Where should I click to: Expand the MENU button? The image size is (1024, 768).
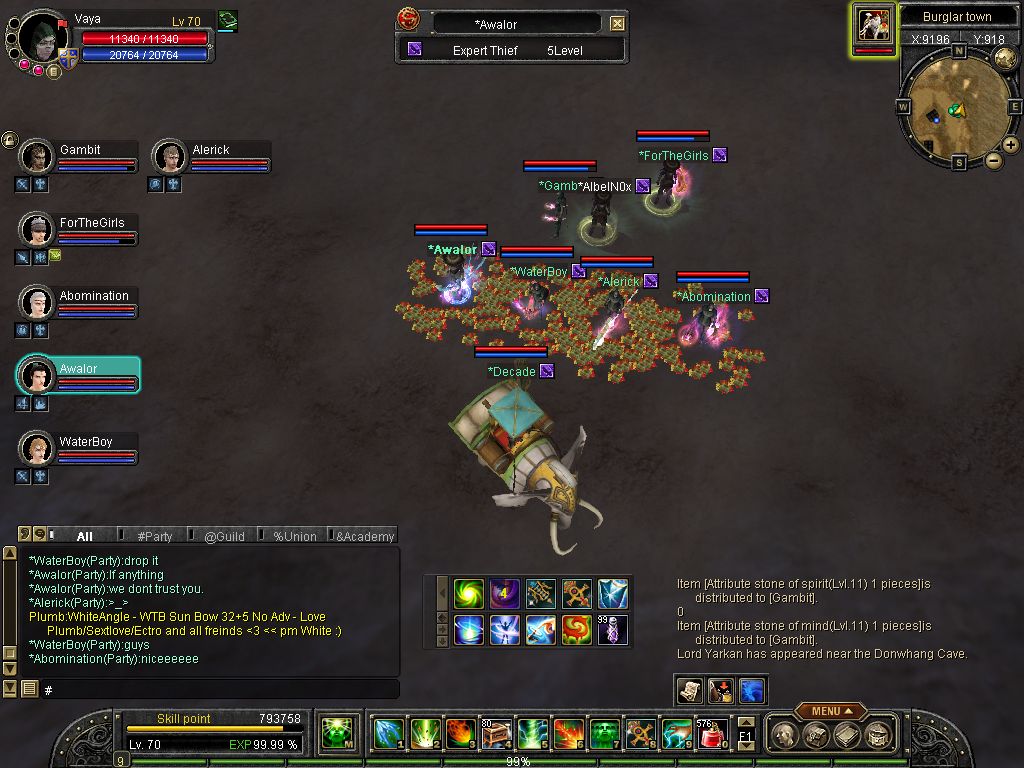(x=830, y=711)
